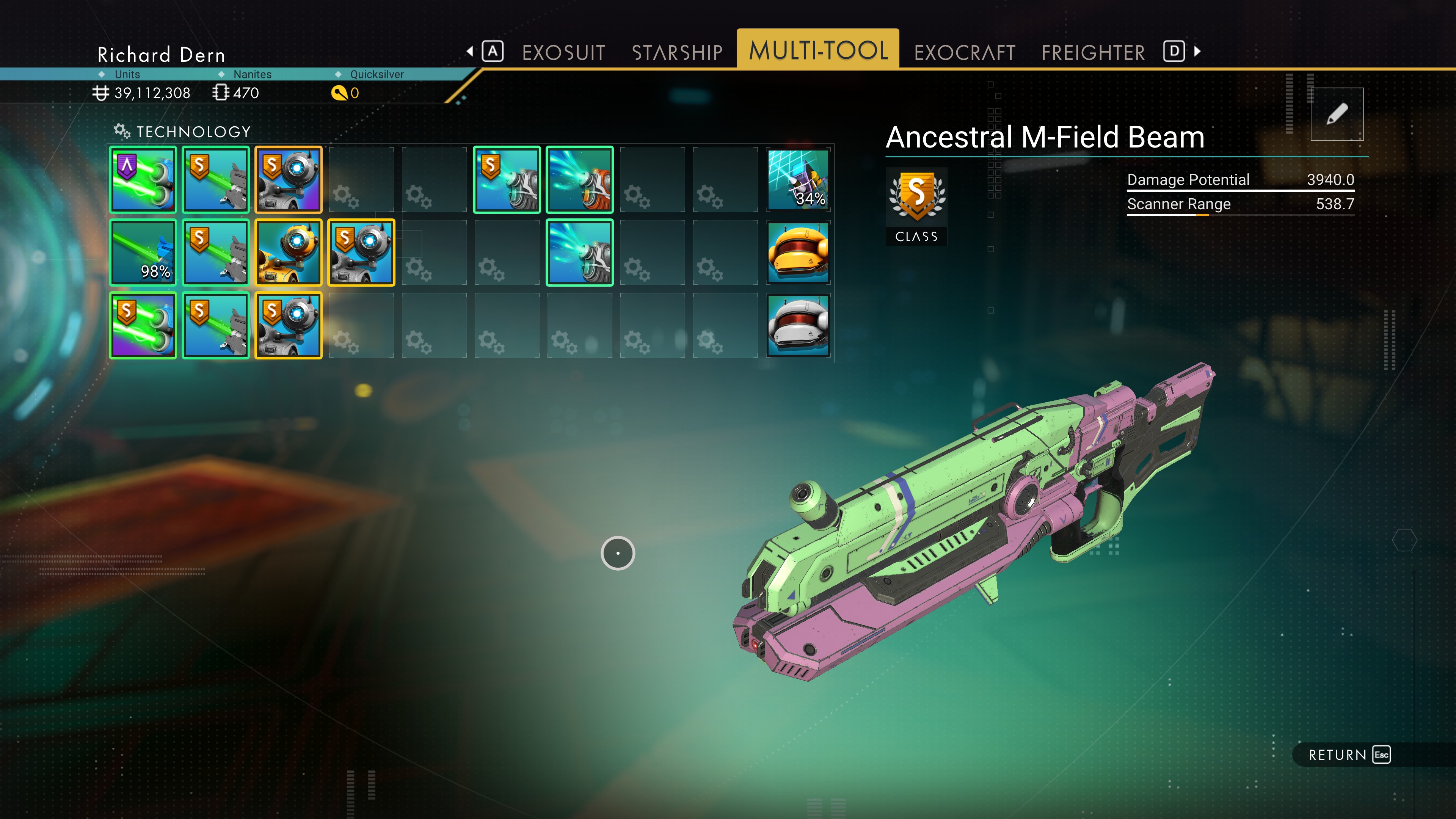Image resolution: width=1456 pixels, height=819 pixels.
Task: Click the Return button
Action: [x=1348, y=755]
